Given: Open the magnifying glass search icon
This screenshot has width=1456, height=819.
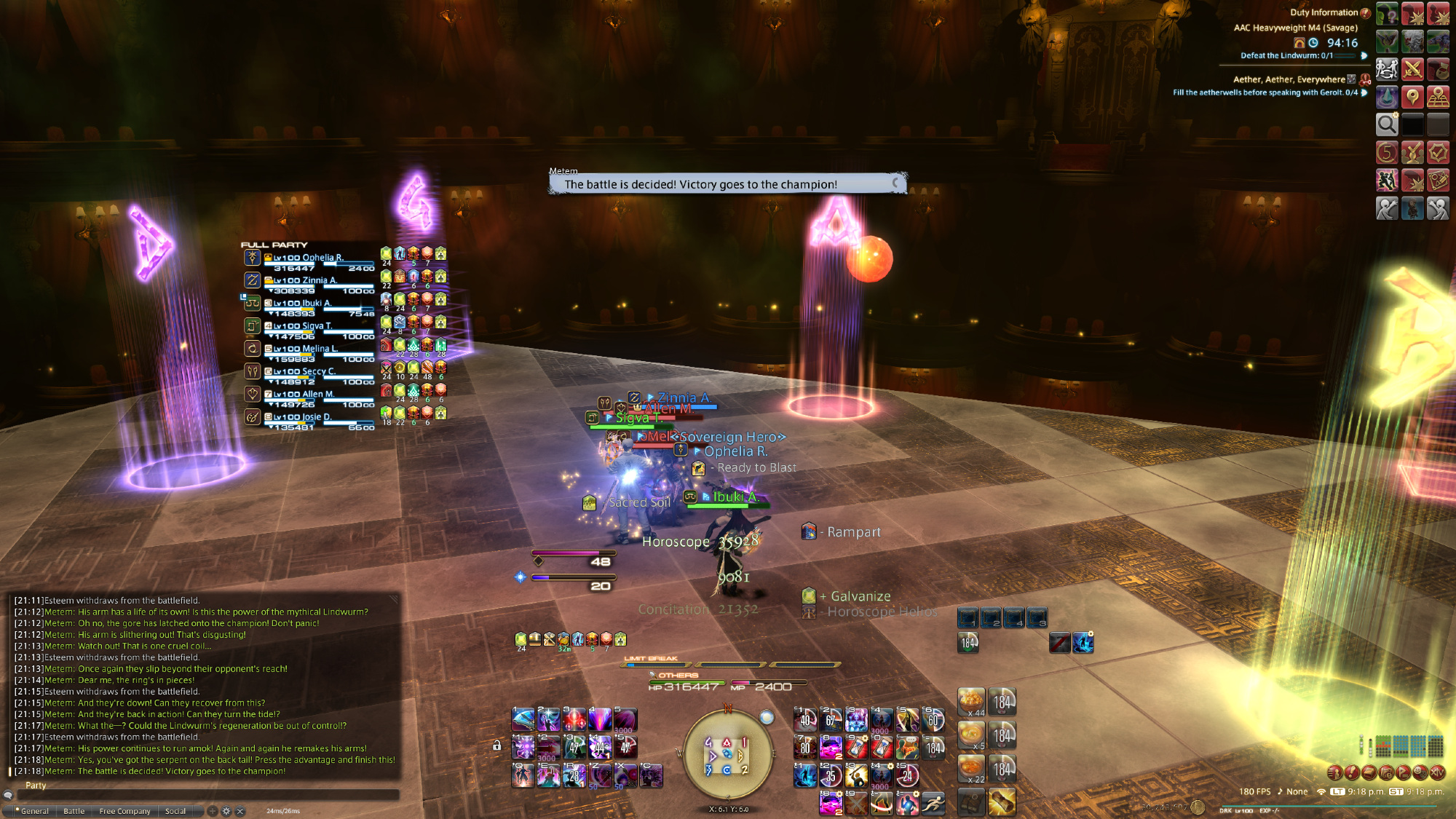Looking at the screenshot, I should point(1387,124).
